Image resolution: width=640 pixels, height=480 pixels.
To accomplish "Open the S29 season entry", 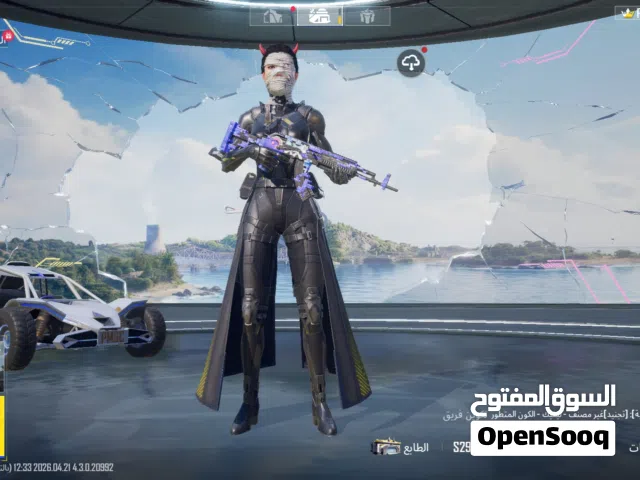I will tap(461, 447).
